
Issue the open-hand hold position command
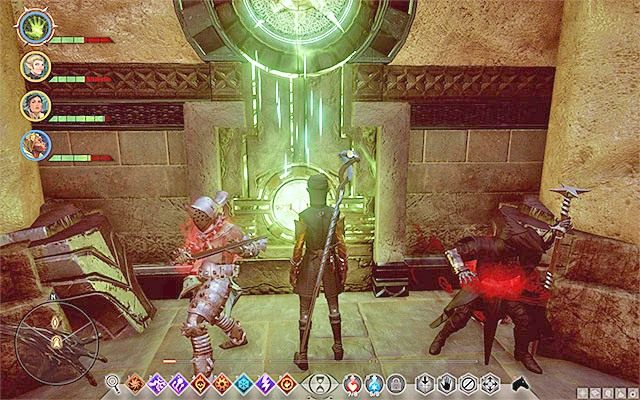coord(445,382)
